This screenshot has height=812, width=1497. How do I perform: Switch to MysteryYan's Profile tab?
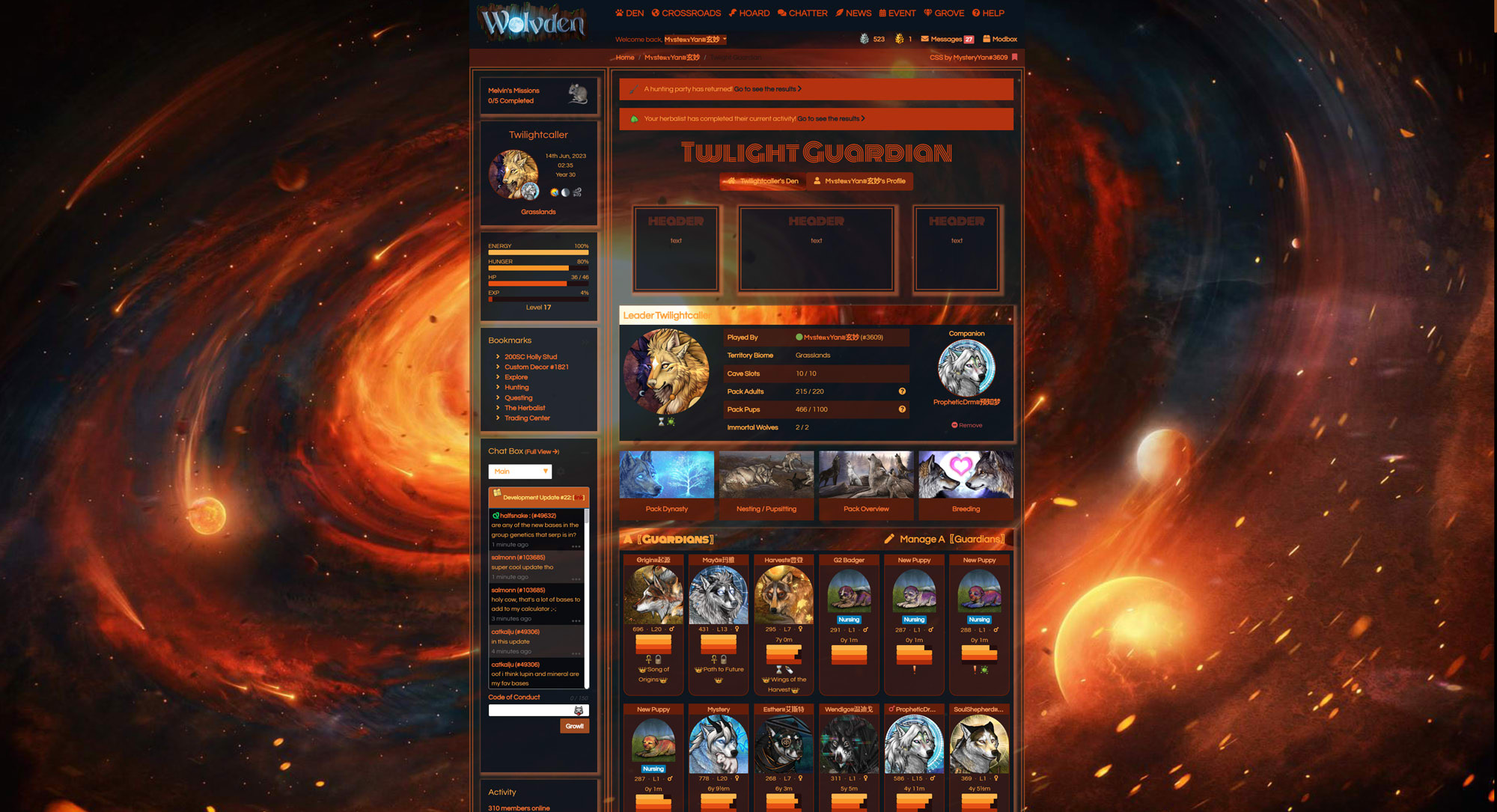860,181
